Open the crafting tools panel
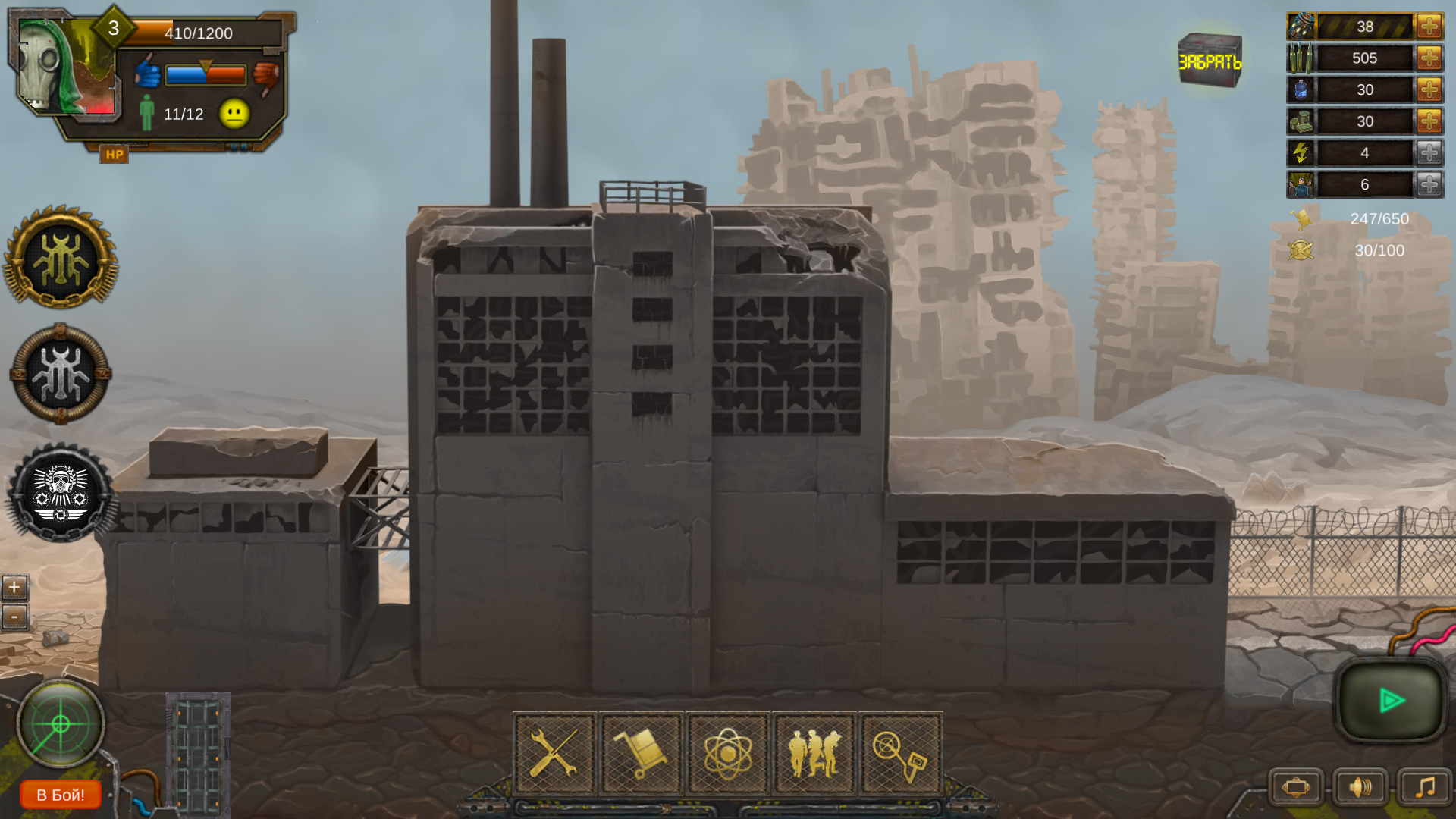Screen dimensions: 1456x819 (555, 755)
